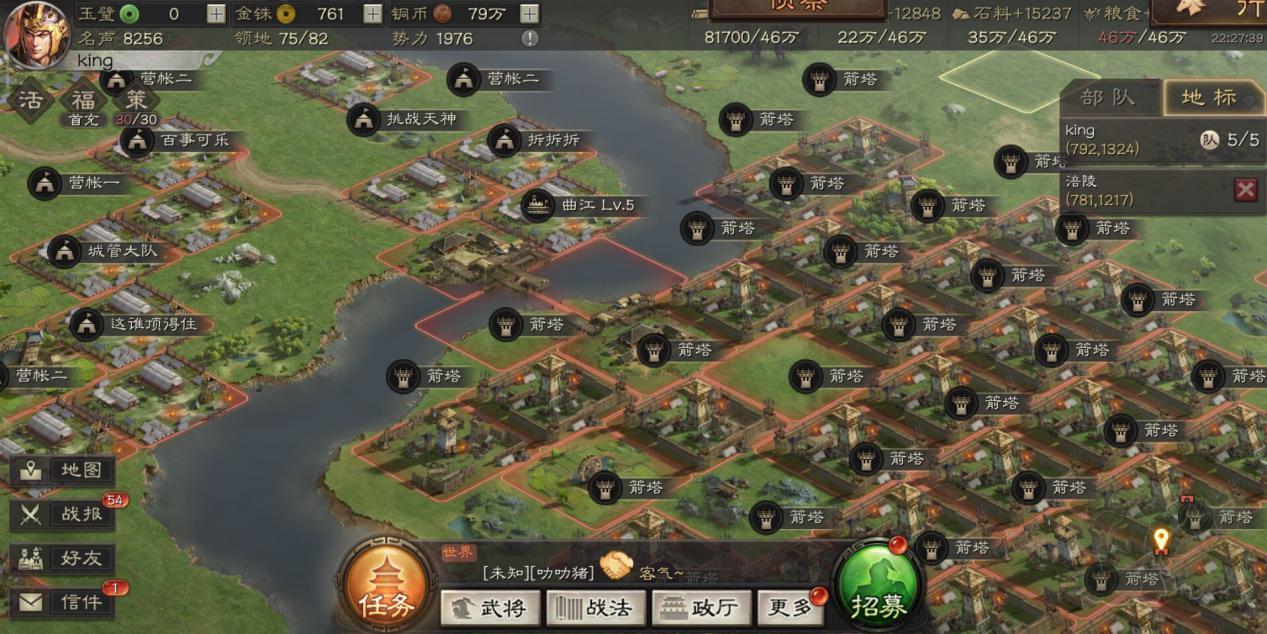Switch to the 部队 troops tab
This screenshot has height=634, width=1267.
[1109, 98]
